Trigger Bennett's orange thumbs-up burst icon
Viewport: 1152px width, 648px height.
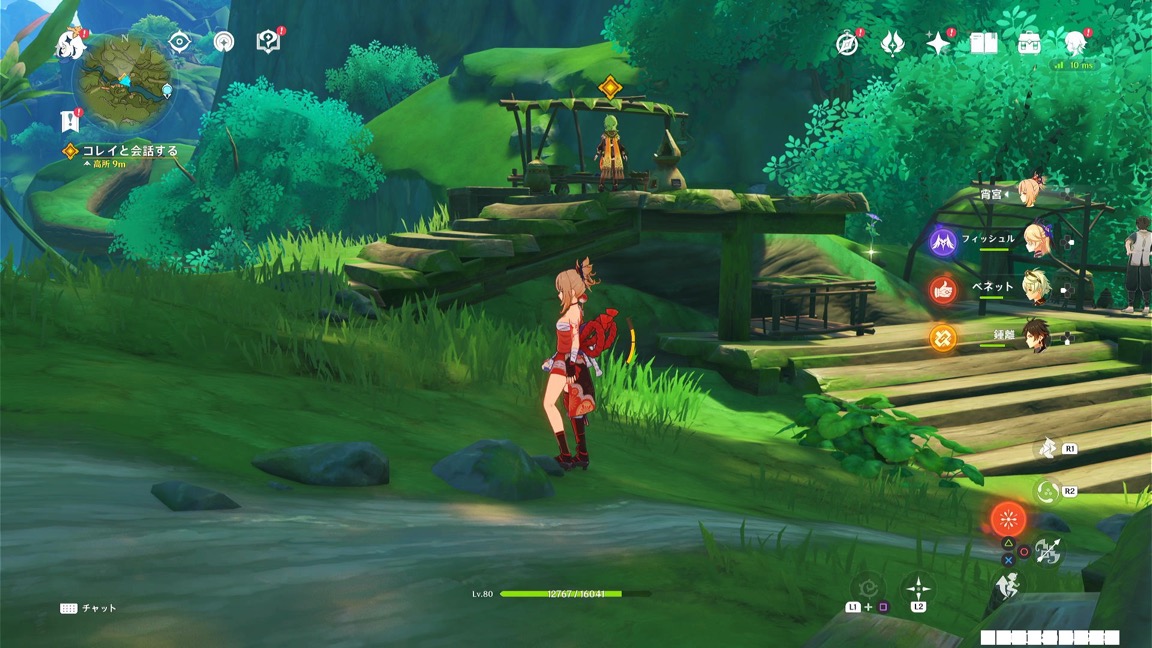click(x=943, y=289)
